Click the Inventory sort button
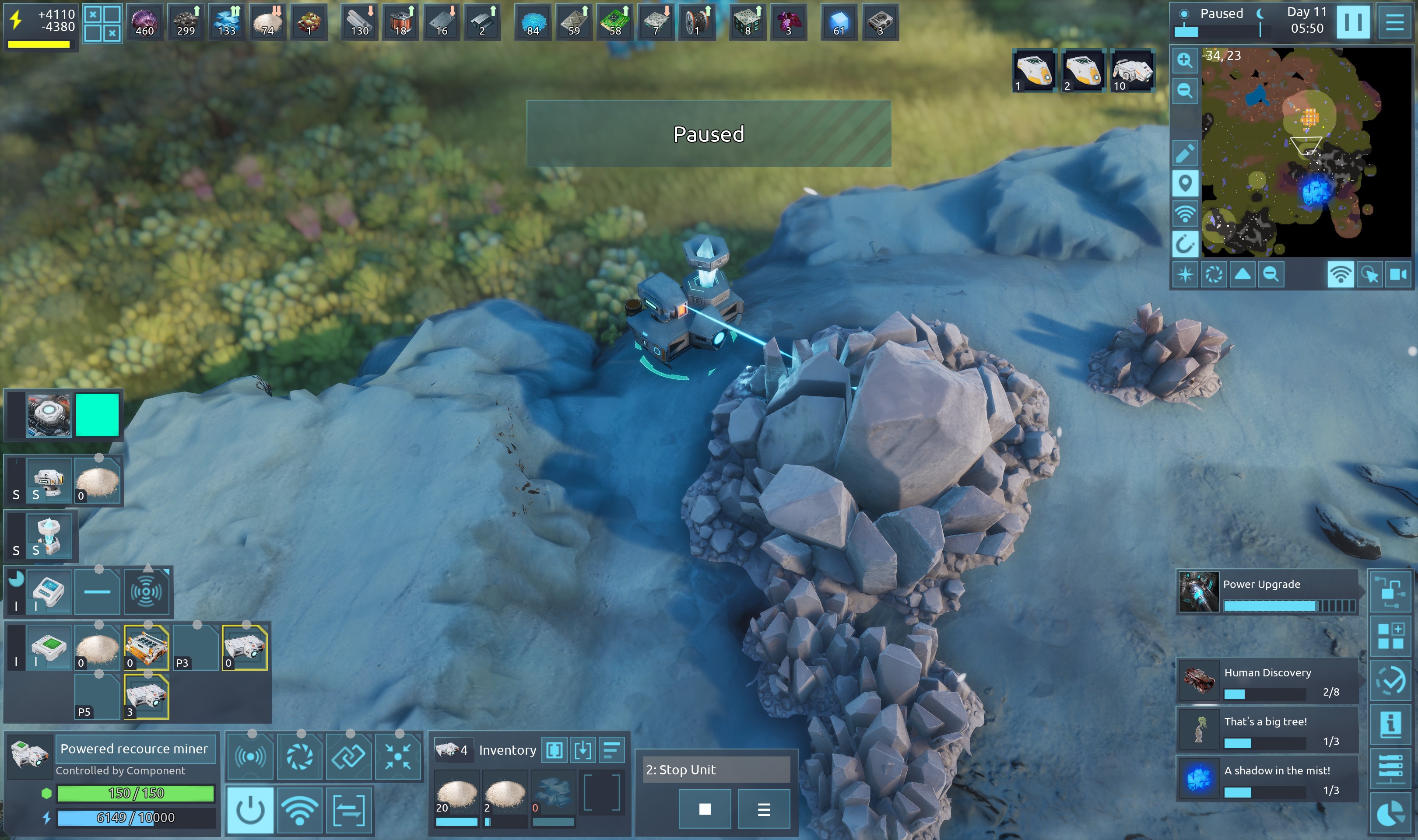The width and height of the screenshot is (1418, 840). point(611,750)
